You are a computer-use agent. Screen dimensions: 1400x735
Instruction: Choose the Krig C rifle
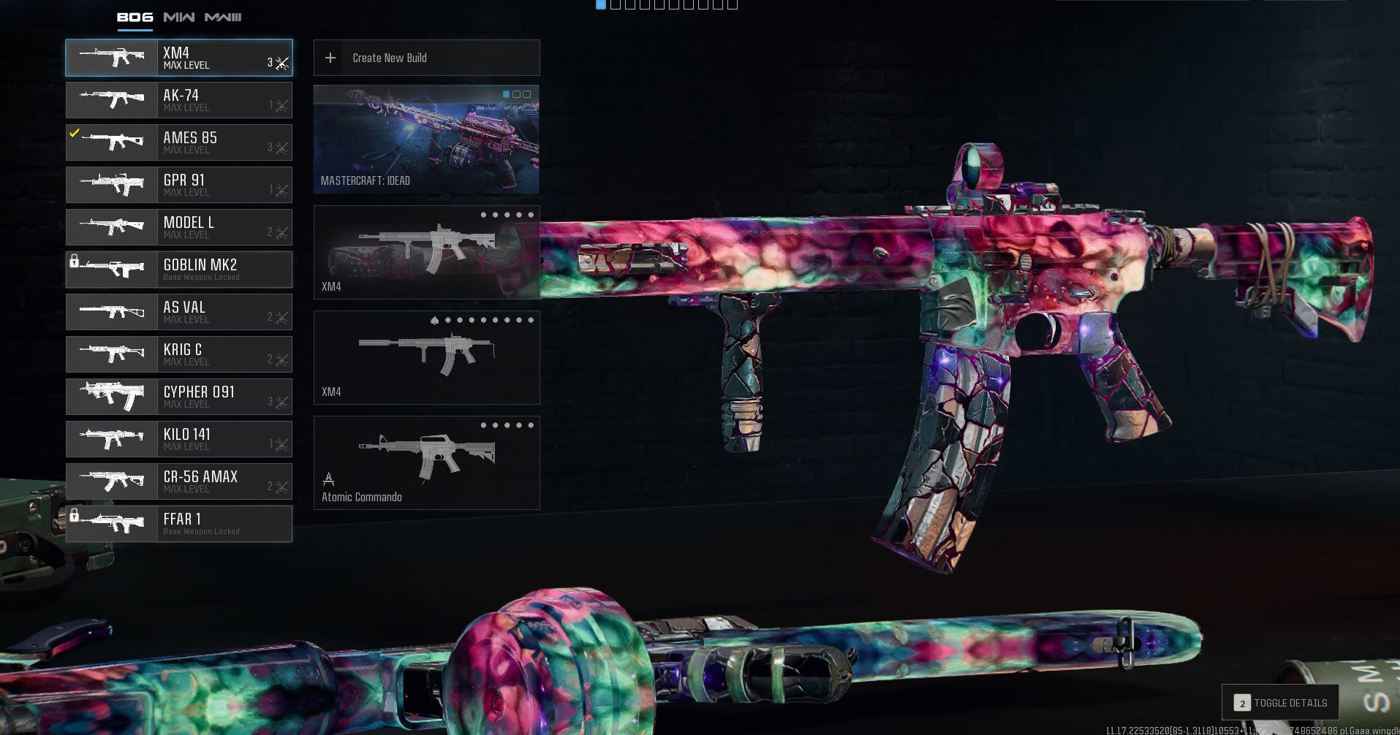[x=179, y=355]
